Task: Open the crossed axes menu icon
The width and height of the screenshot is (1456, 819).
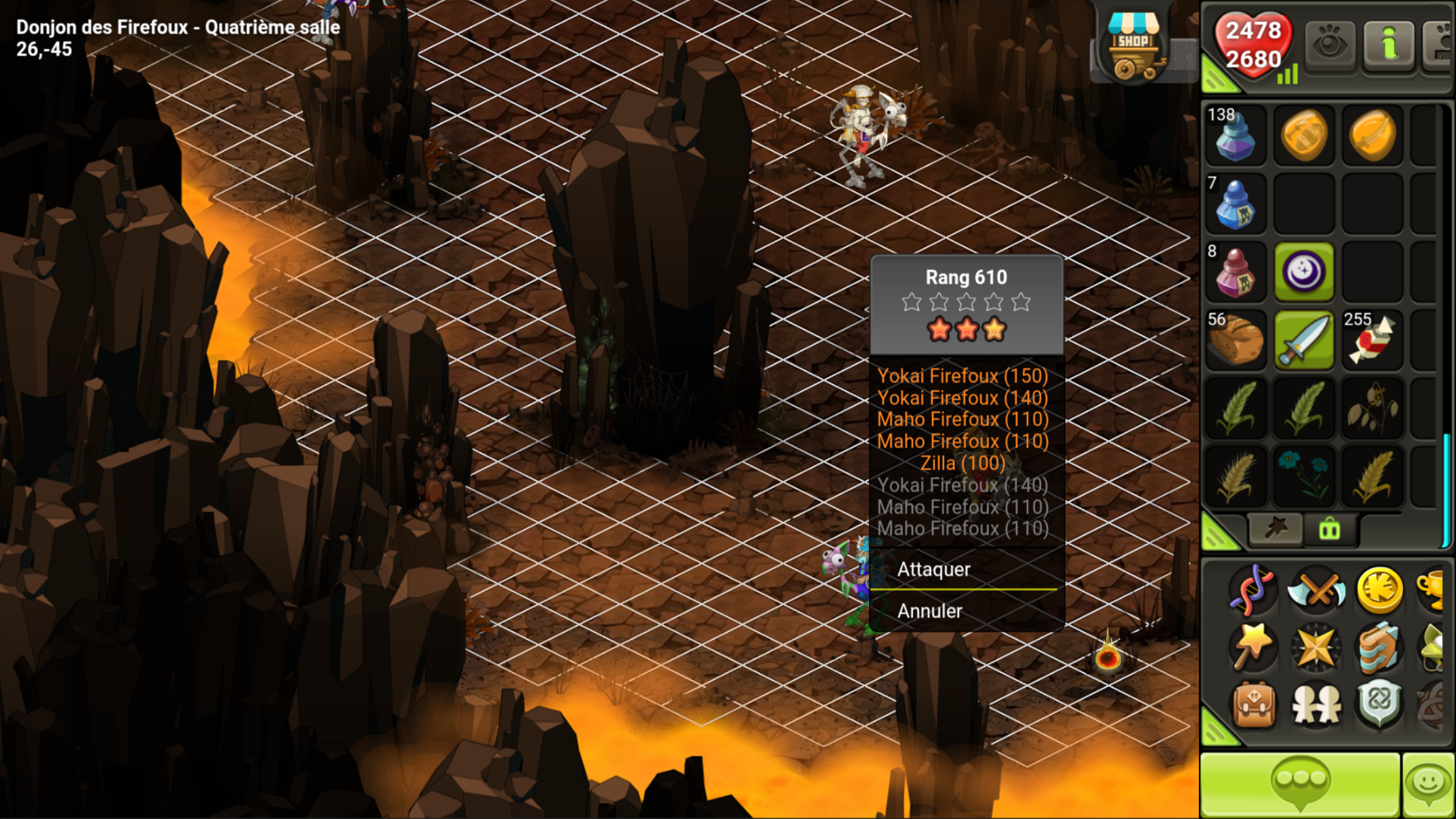Action: pyautogui.click(x=1316, y=590)
